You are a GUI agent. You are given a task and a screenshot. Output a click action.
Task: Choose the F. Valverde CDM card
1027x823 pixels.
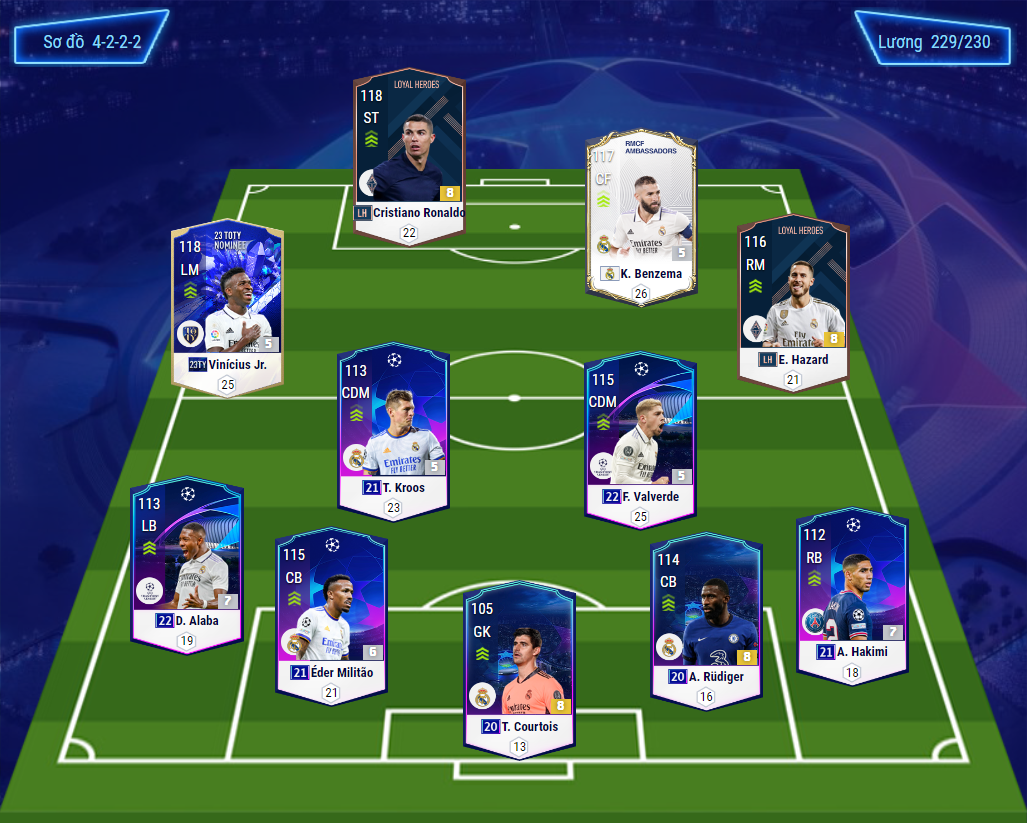tap(640, 437)
